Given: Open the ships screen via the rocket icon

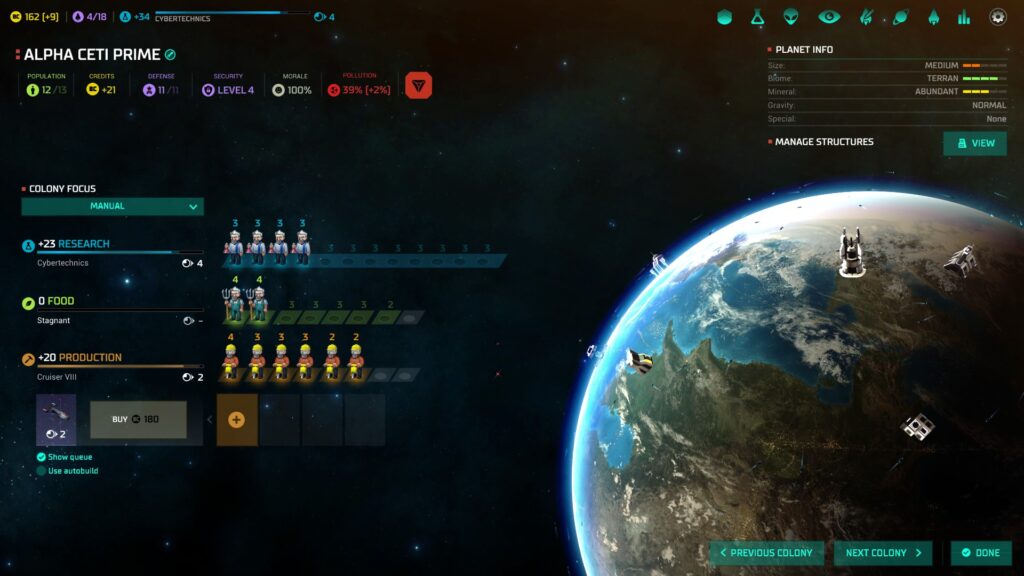Looking at the screenshot, I should pos(933,17).
